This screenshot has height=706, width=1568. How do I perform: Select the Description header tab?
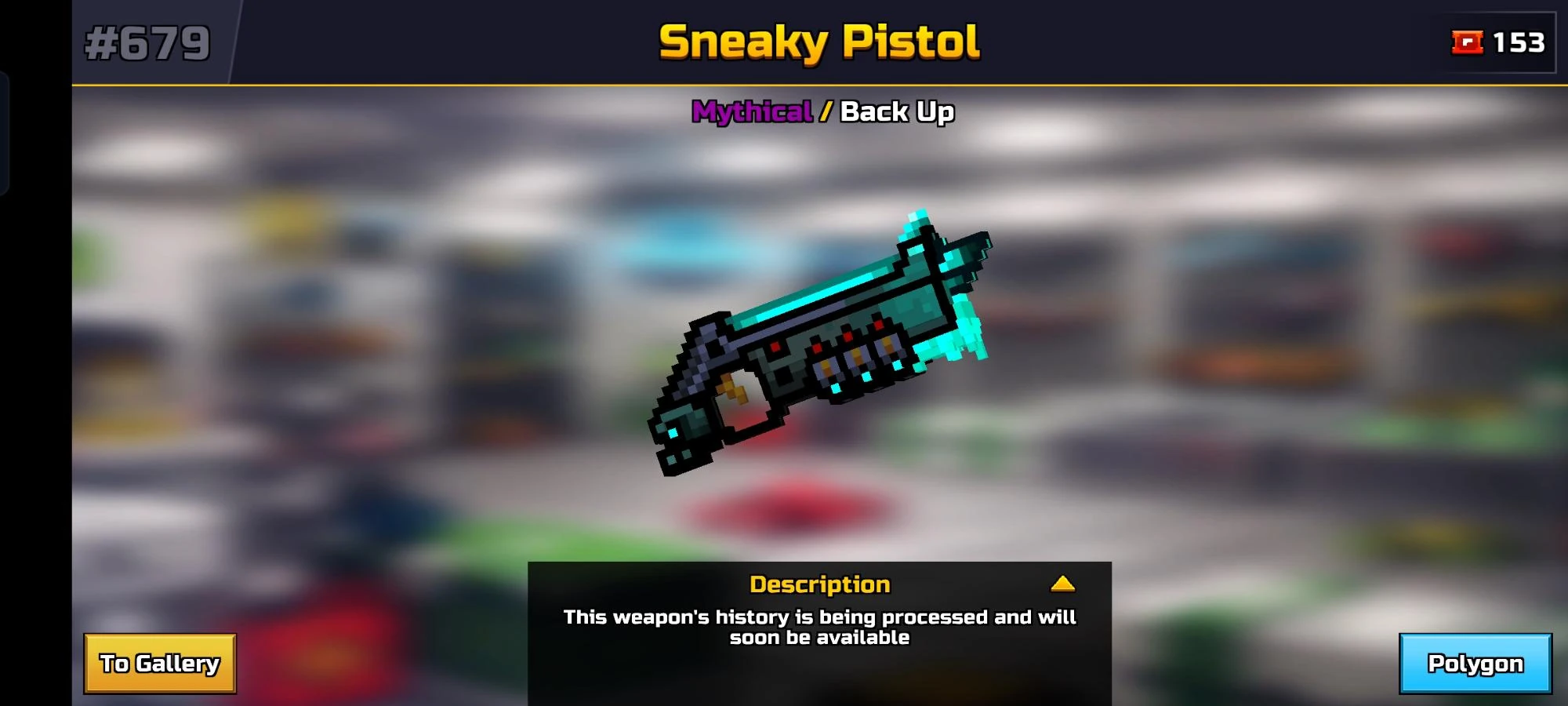(820, 584)
